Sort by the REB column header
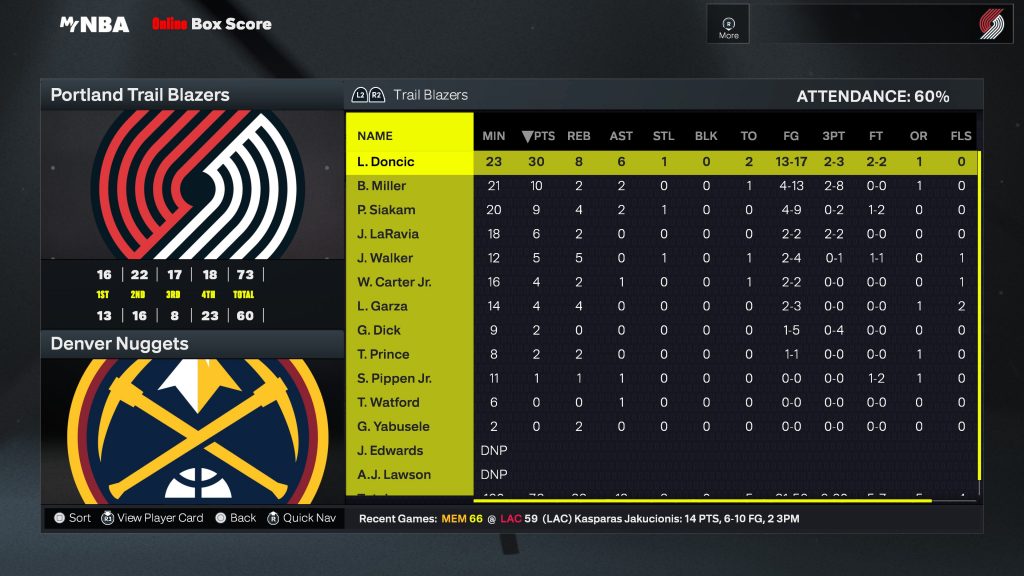Image resolution: width=1024 pixels, height=576 pixels. point(579,136)
